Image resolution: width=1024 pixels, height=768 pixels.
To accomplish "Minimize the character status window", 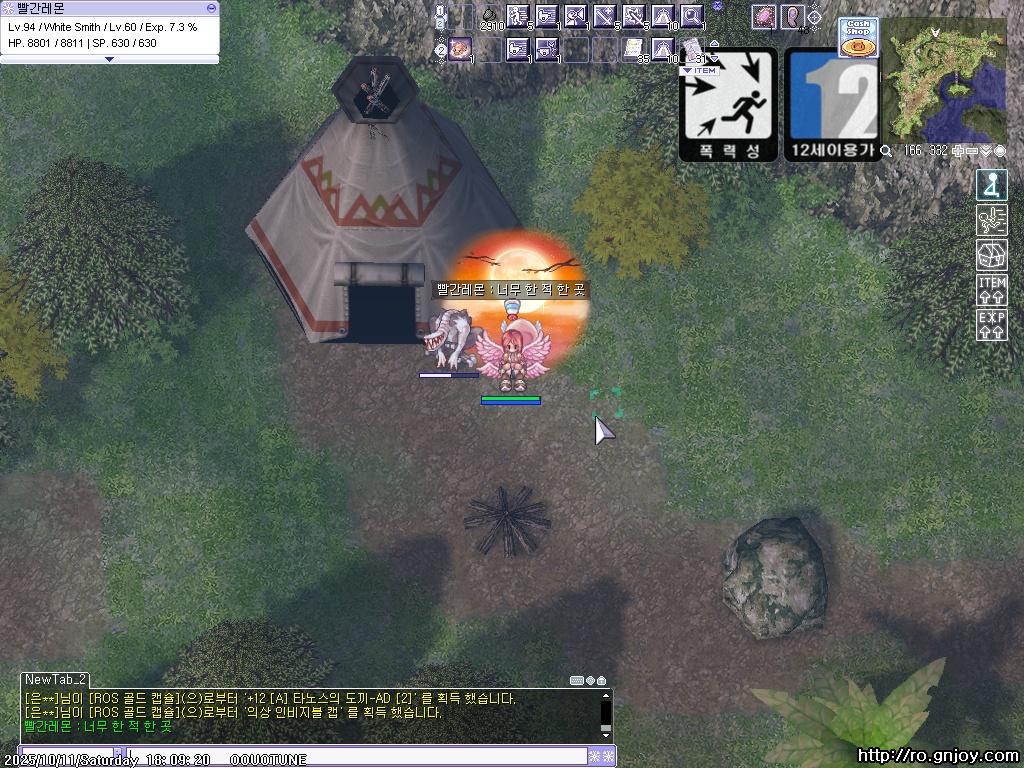I will [210, 7].
